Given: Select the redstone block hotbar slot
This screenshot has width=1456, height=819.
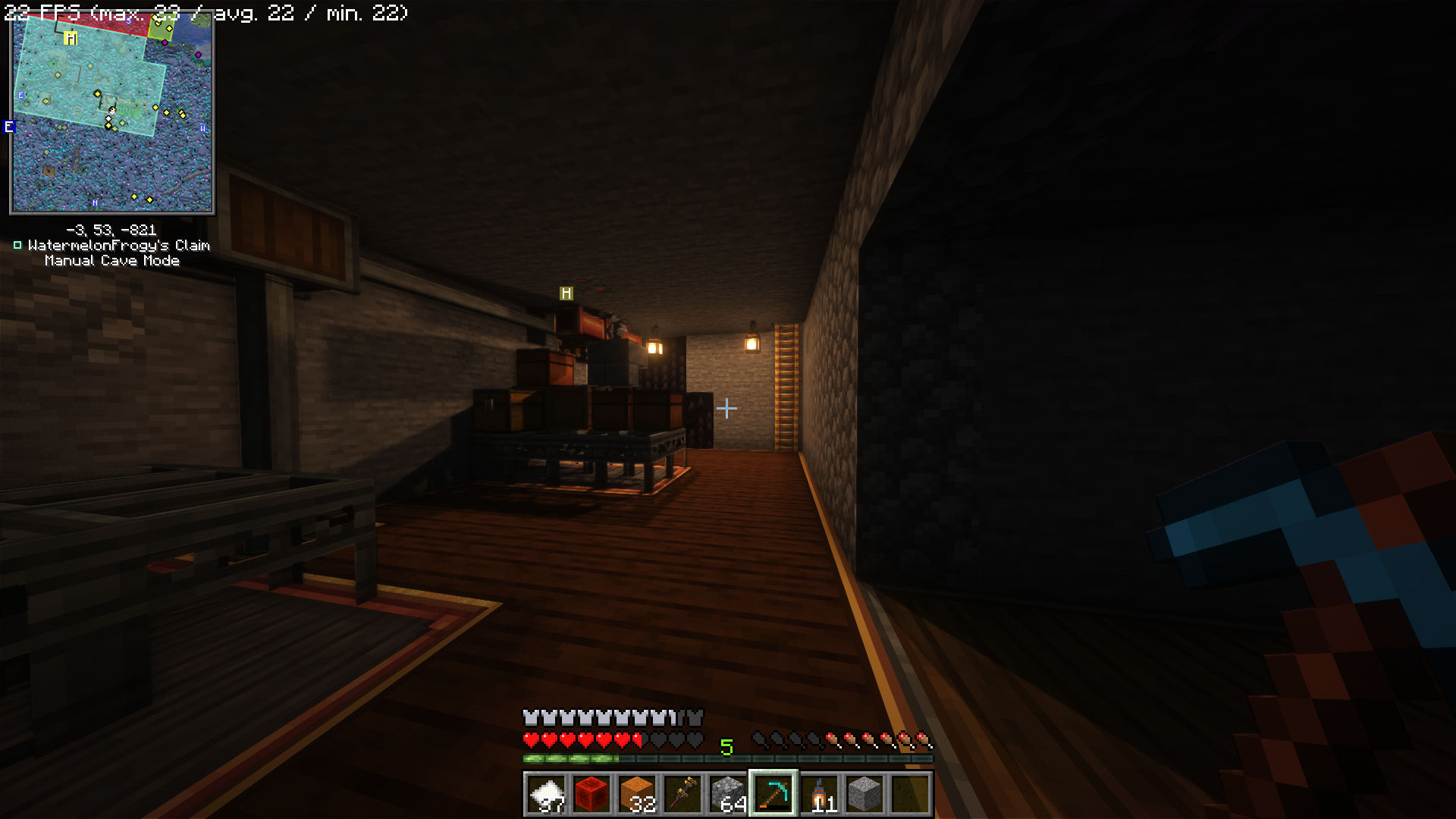Looking at the screenshot, I should point(593,793).
